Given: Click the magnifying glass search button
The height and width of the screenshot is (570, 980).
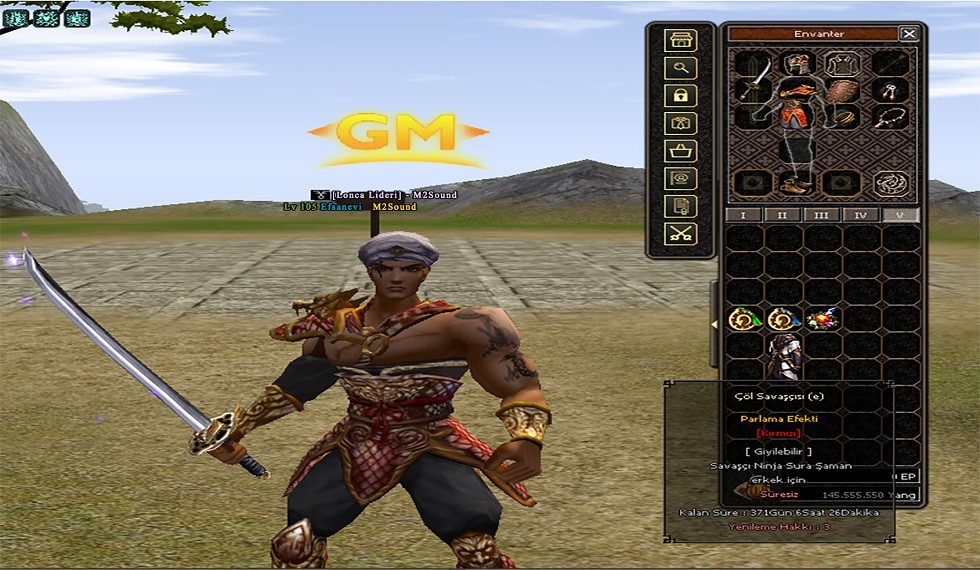Looking at the screenshot, I should [x=682, y=68].
